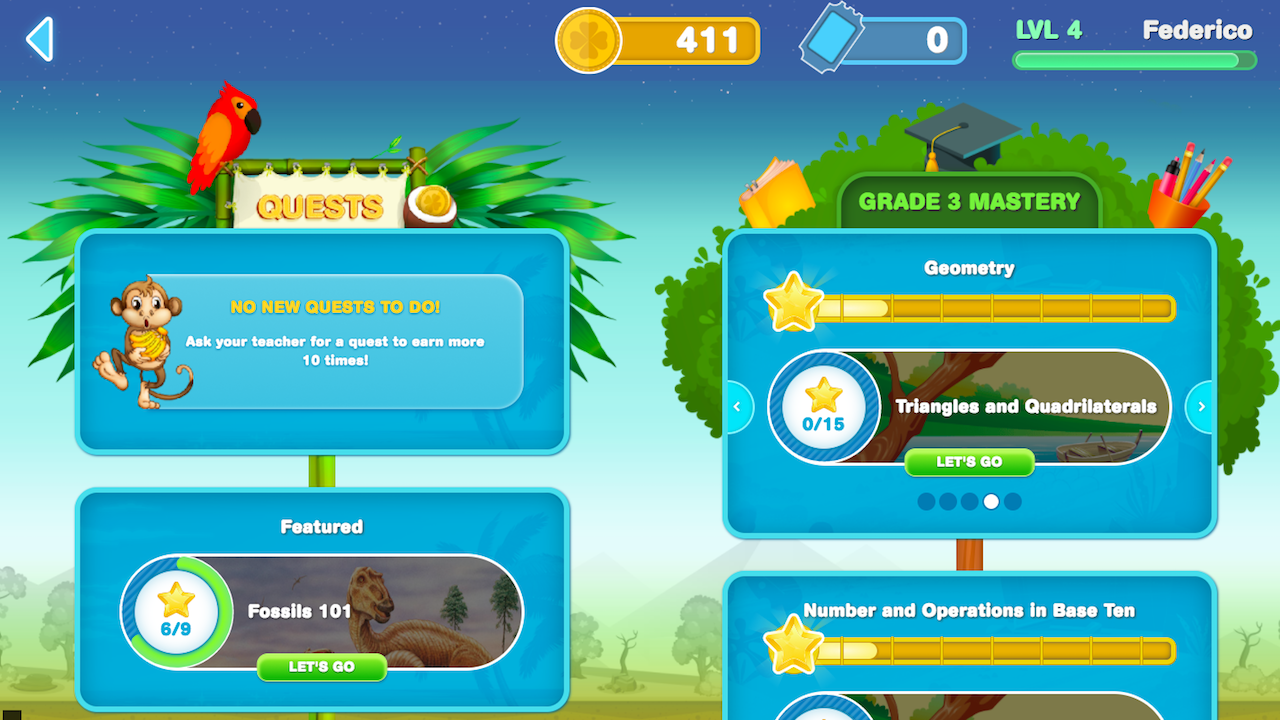Select the fourth carousel pagination dot
The width and height of the screenshot is (1280, 720).
[992, 501]
